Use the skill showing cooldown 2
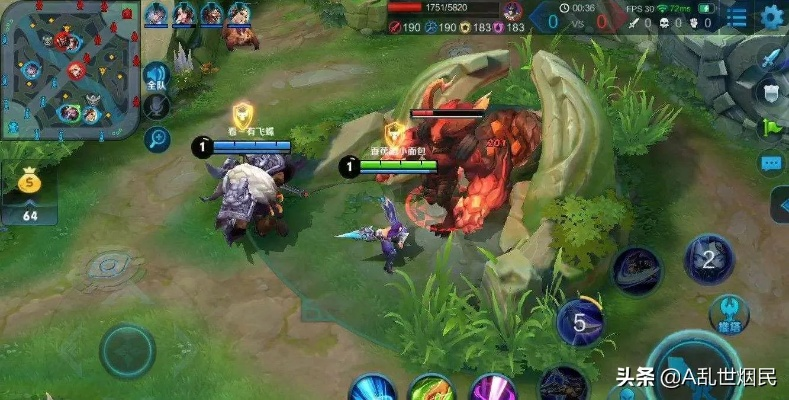Viewport: 789px width, 400px height. pos(709,260)
